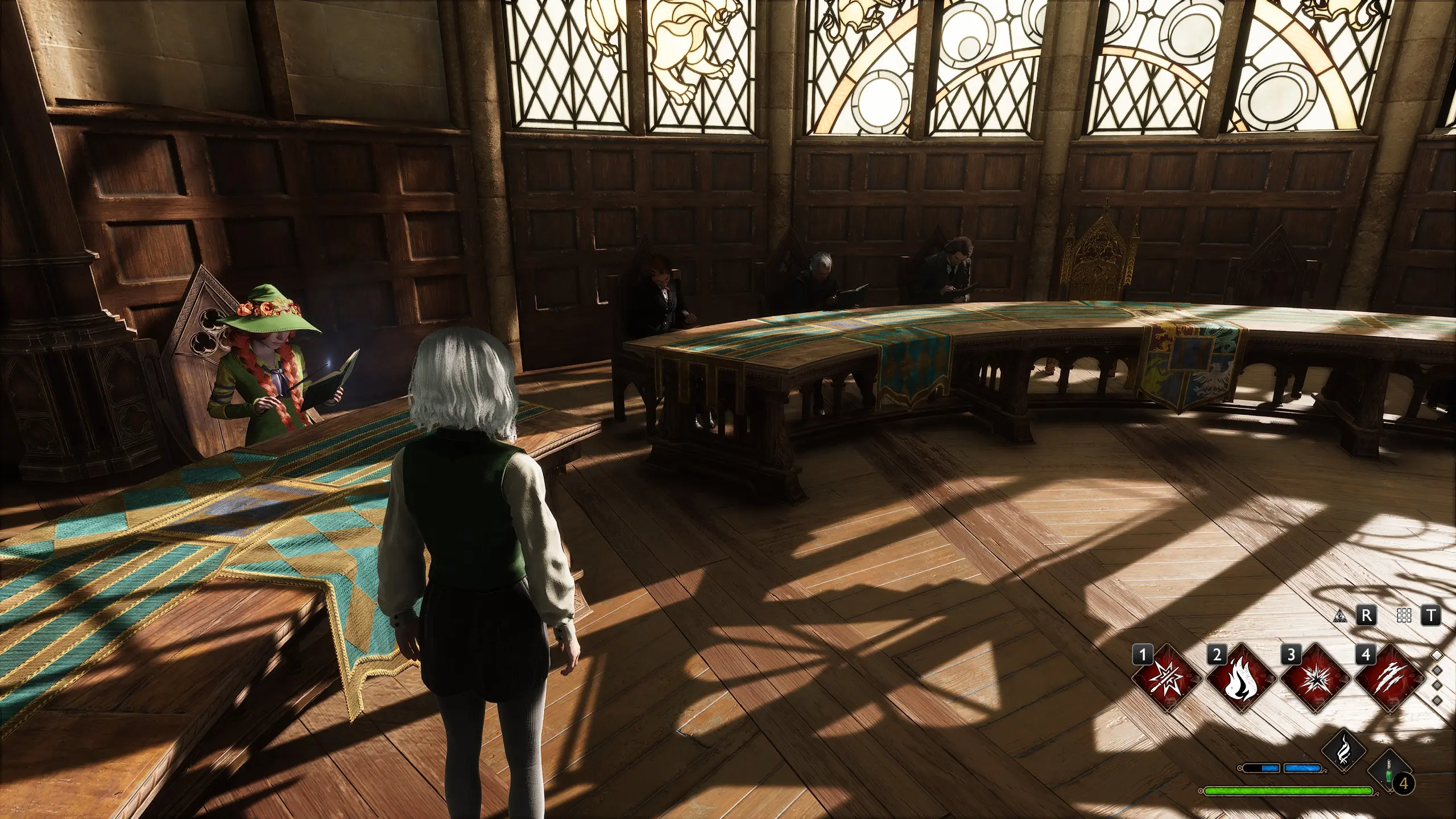Activate the Revelio eye-triangle icon
This screenshot has width=1456, height=819.
(x=1341, y=616)
